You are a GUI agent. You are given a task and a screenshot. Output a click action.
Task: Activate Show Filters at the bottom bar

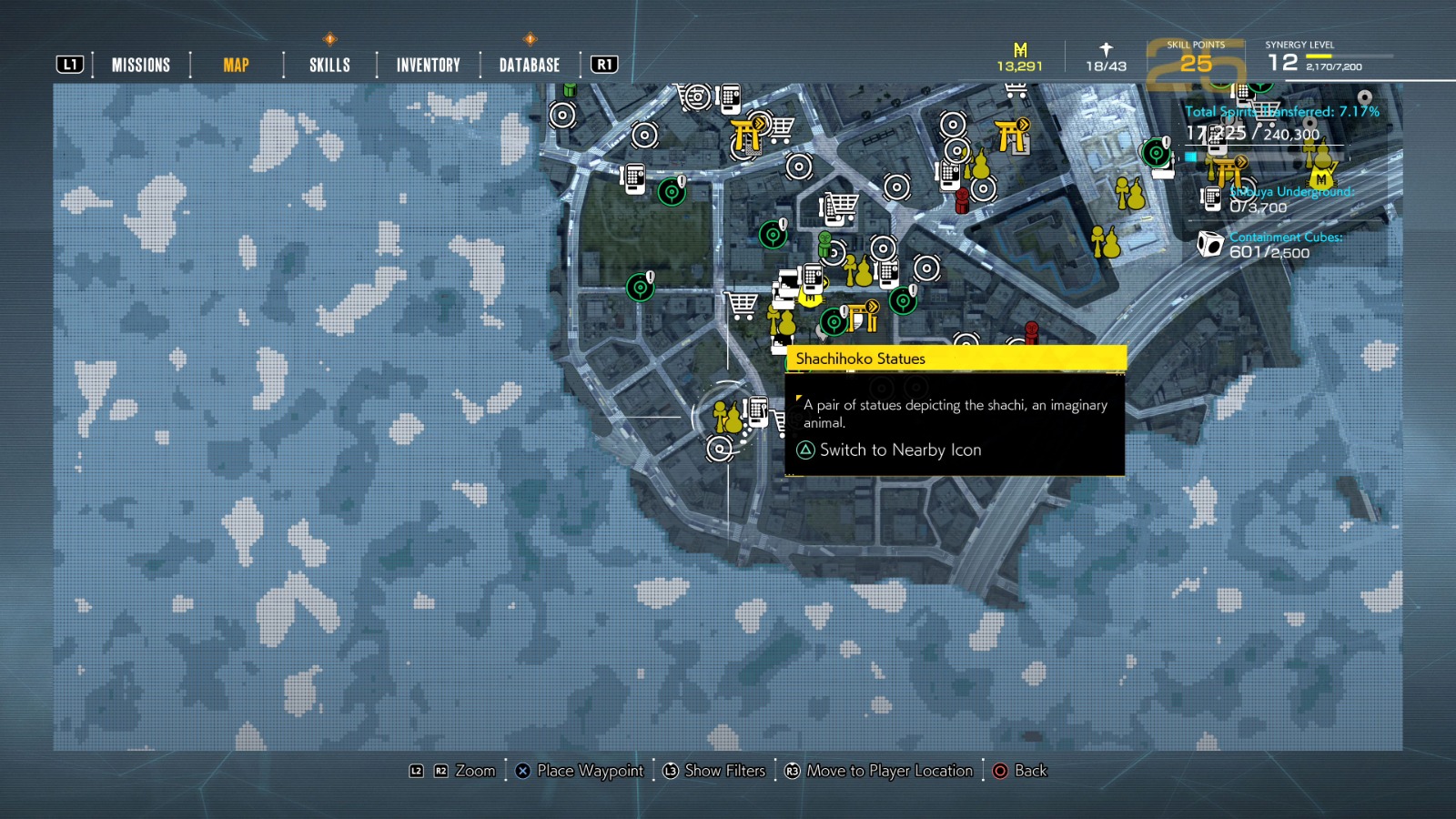tap(723, 771)
